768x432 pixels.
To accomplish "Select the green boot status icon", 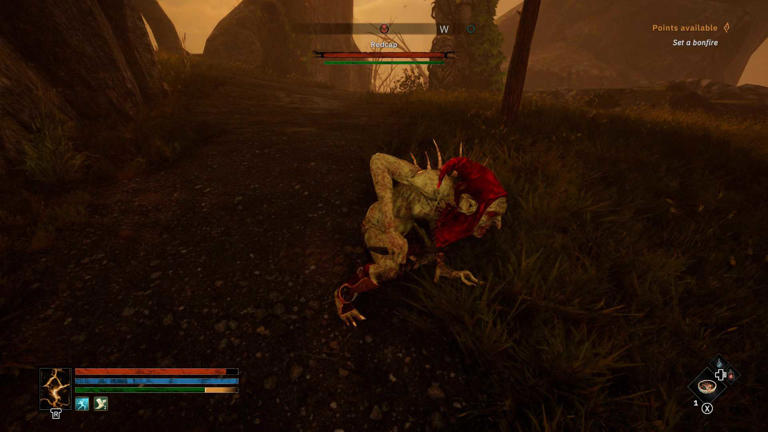I will pyautogui.click(x=100, y=404).
